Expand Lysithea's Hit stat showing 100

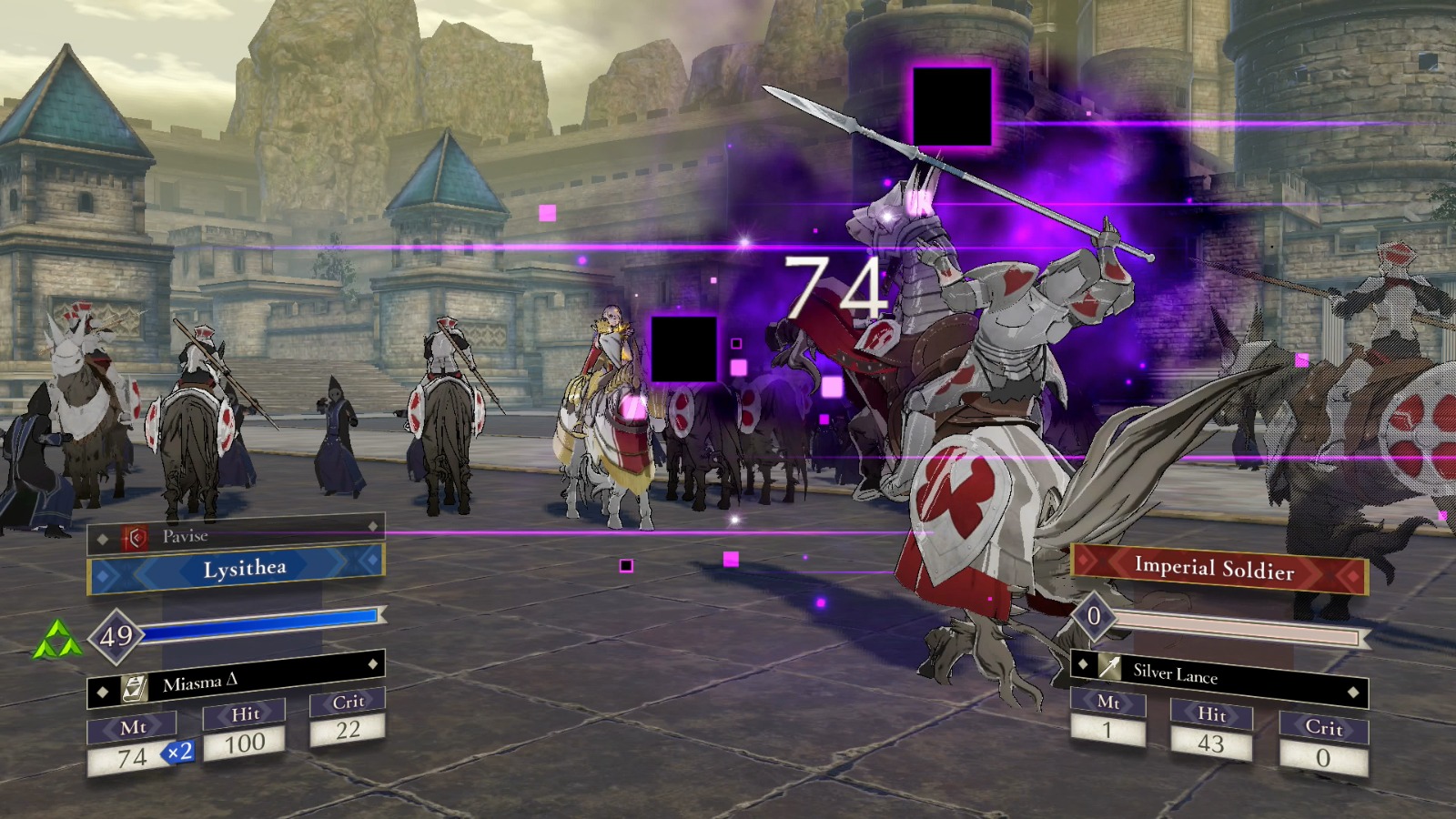pos(244,728)
